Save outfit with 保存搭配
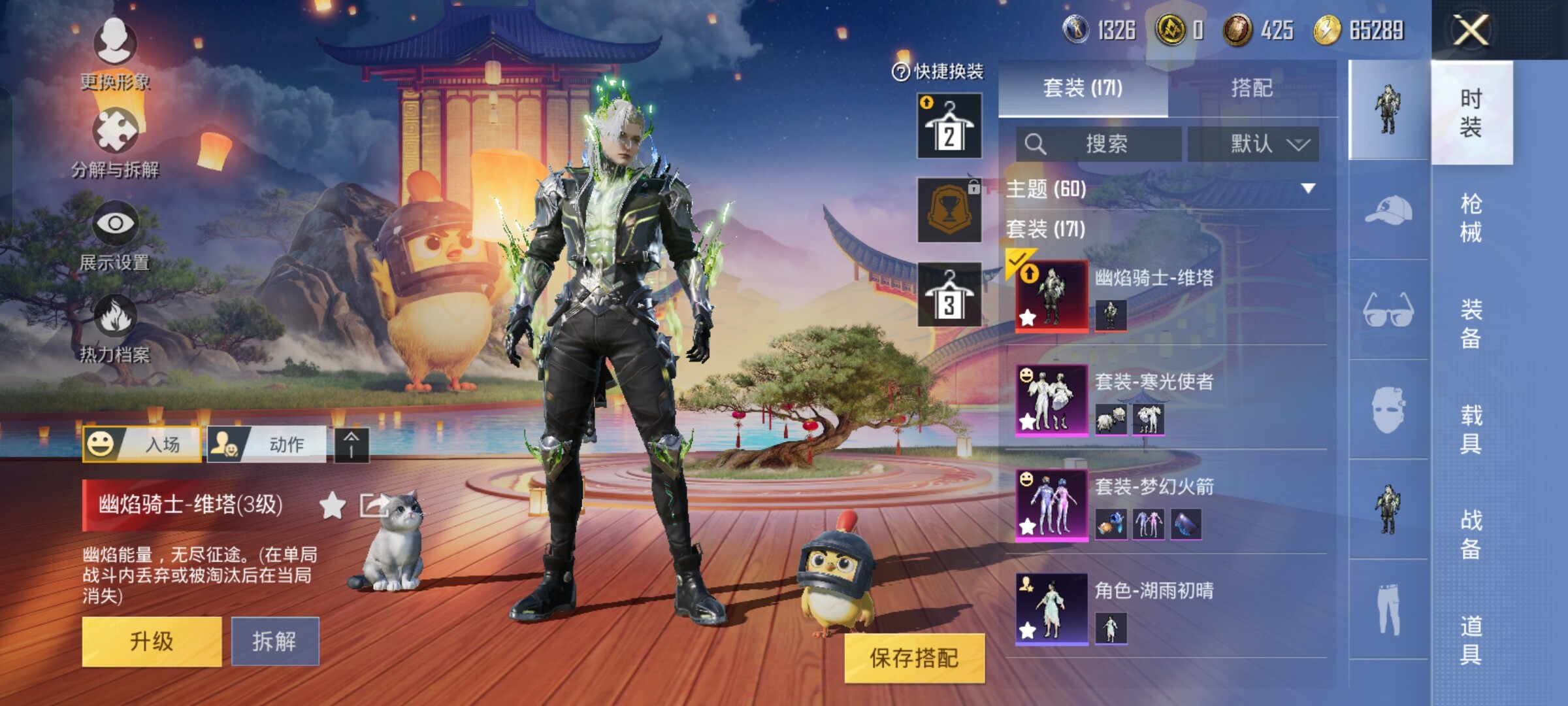Image resolution: width=1568 pixels, height=706 pixels. [x=913, y=658]
